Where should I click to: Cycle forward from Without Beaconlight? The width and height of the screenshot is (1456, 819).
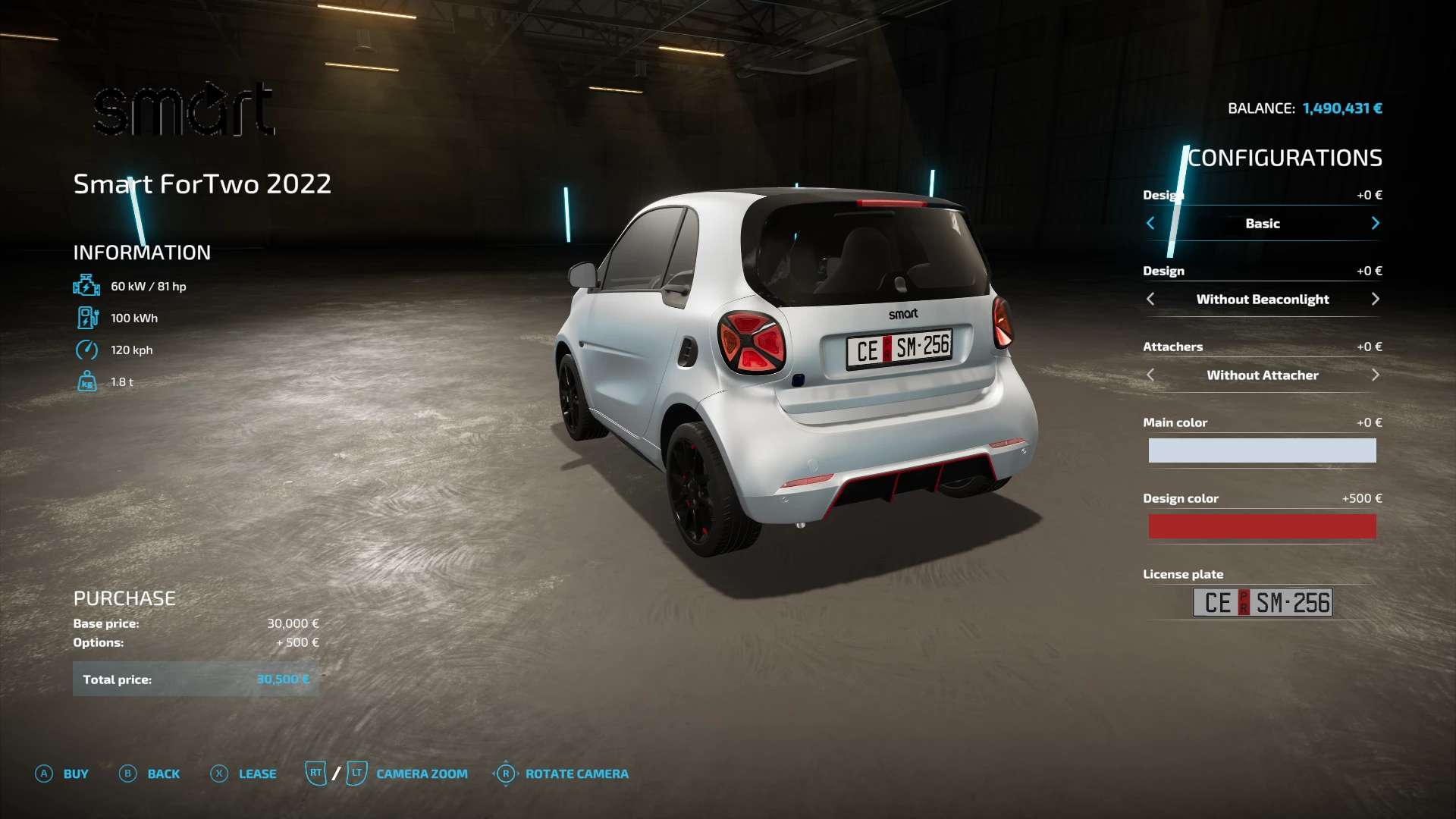click(x=1375, y=300)
